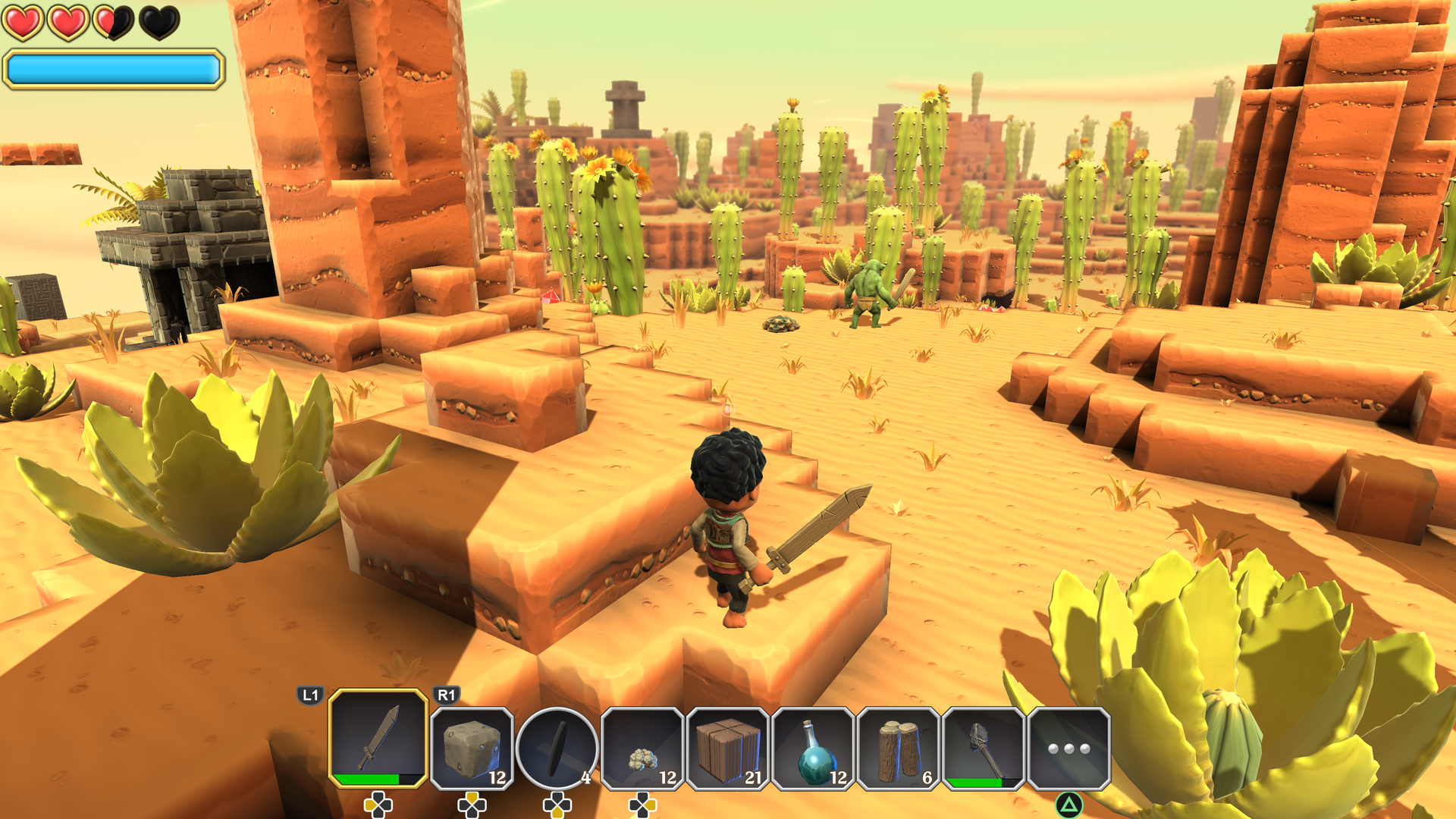Click the blue mana bar below the hearts
The image size is (1456, 819).
point(112,68)
